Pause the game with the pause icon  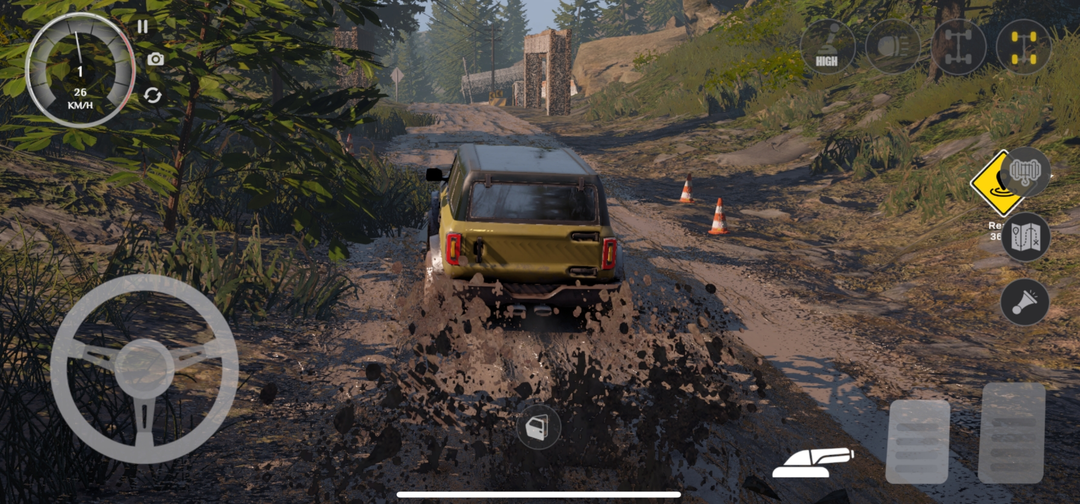(143, 27)
